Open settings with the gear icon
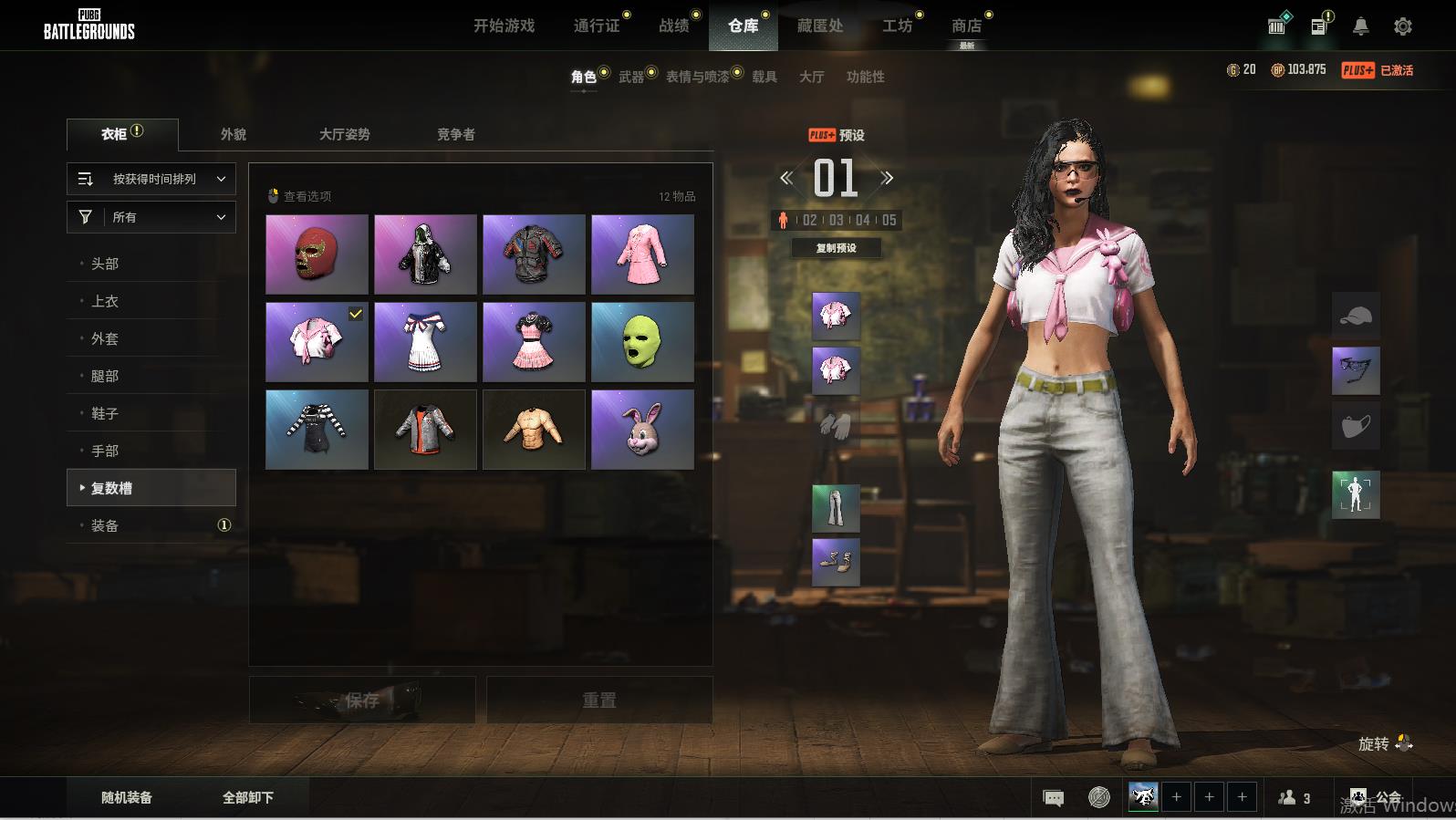This screenshot has height=820, width=1456. (1403, 26)
